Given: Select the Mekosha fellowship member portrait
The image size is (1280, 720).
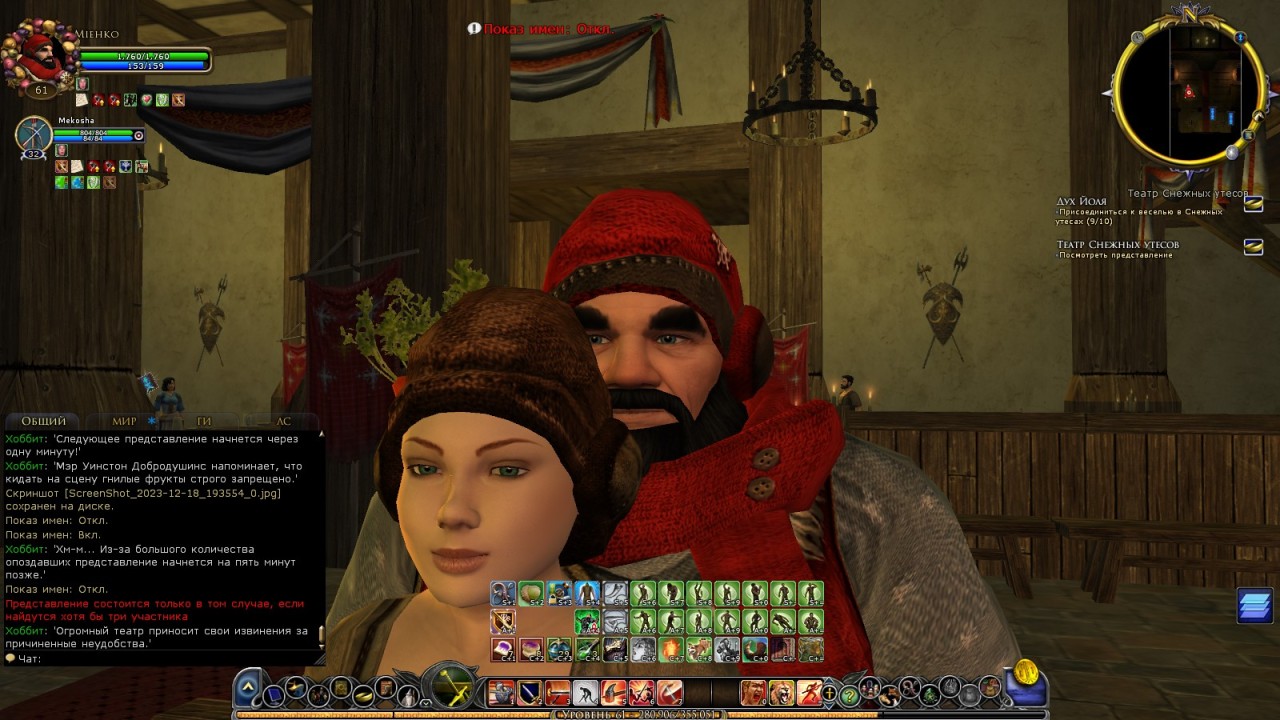Looking at the screenshot, I should point(34,135).
